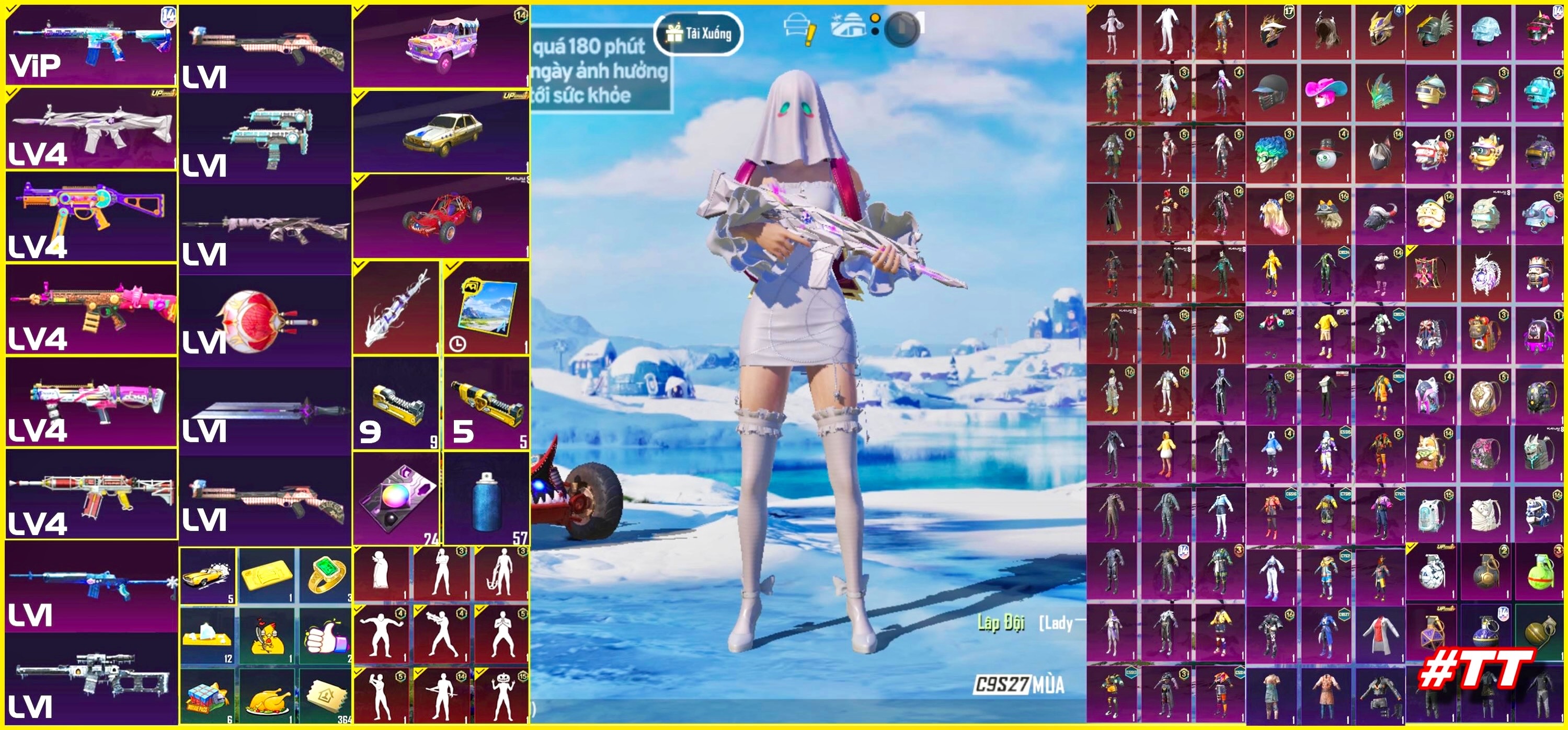Select the yellow duck costume outfit
Screen dimensions: 1568x730
click(x=1165, y=453)
